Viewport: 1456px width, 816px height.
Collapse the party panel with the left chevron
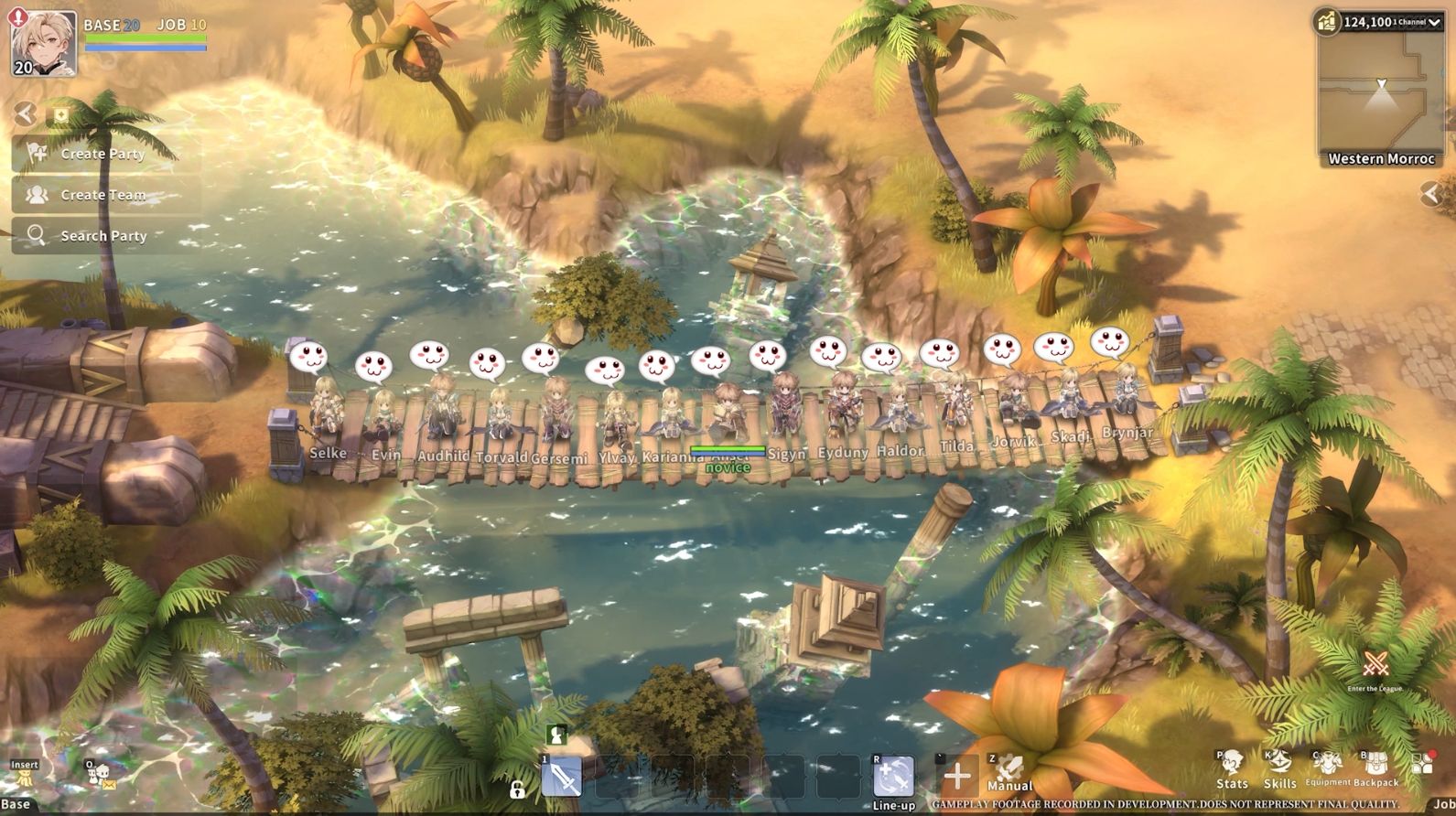point(26,114)
